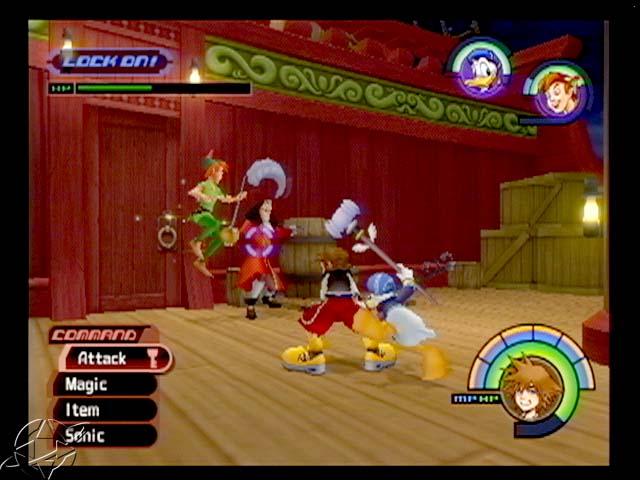This screenshot has width=640, height=480.
Task: Activate the Sonic command entry
Action: [x=103, y=435]
